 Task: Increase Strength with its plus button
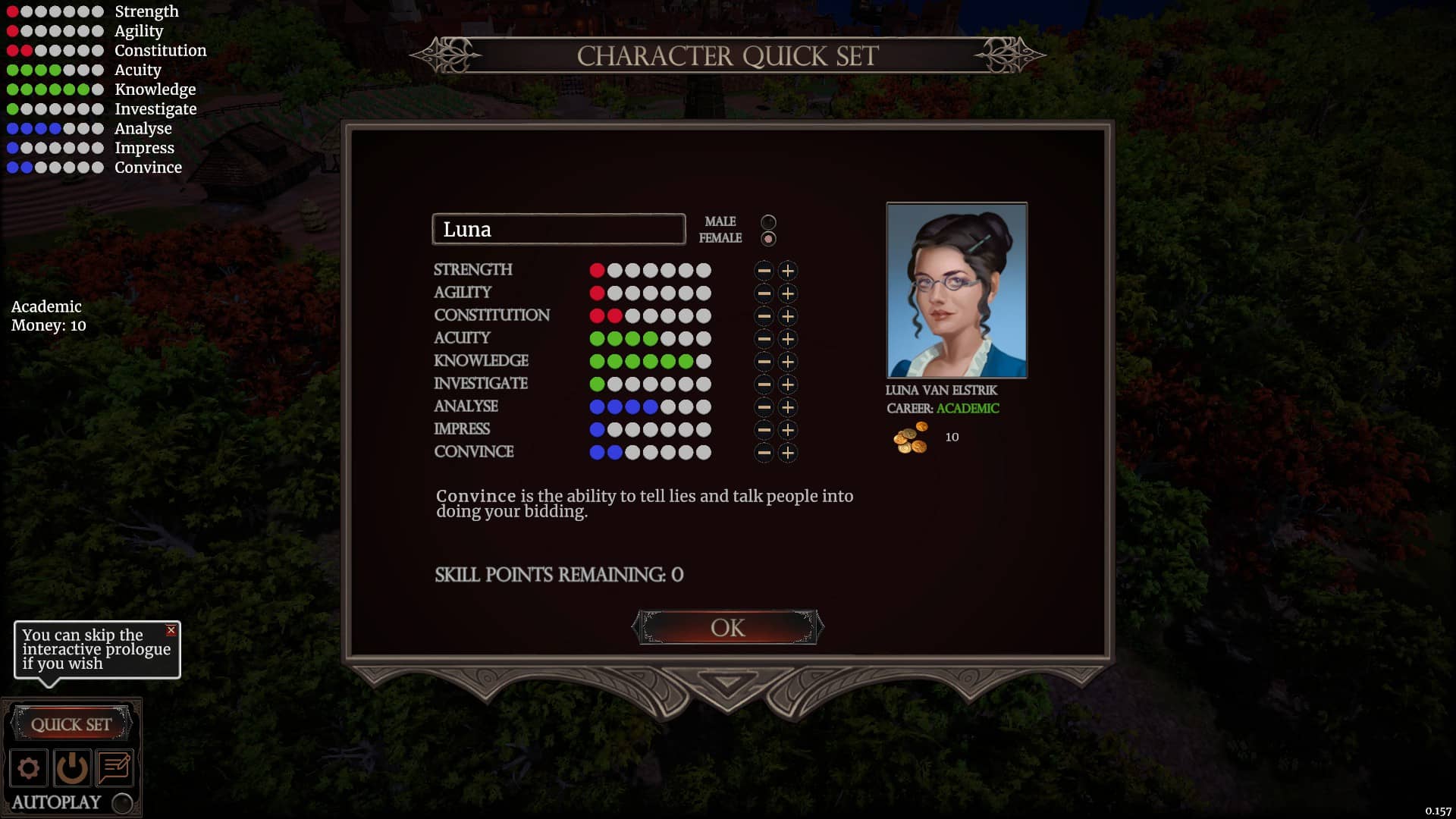coord(788,271)
